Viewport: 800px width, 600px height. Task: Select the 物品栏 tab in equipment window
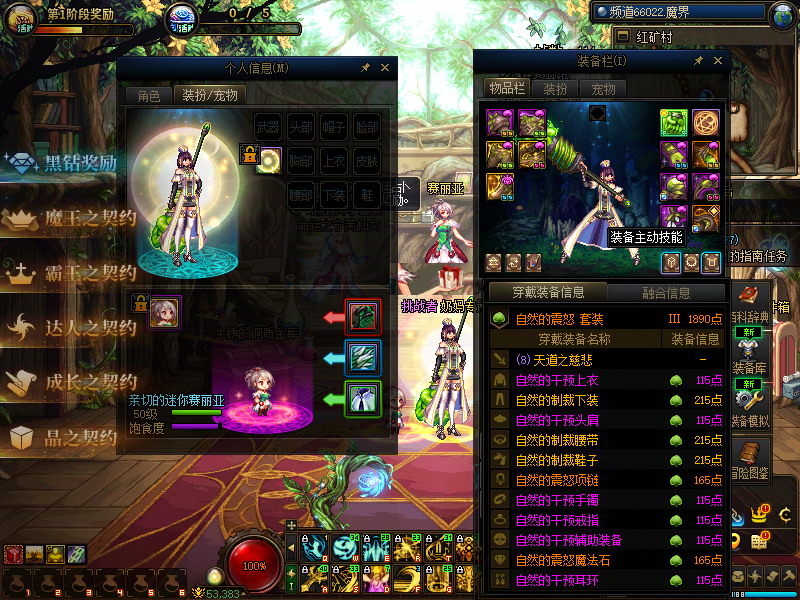pos(507,88)
